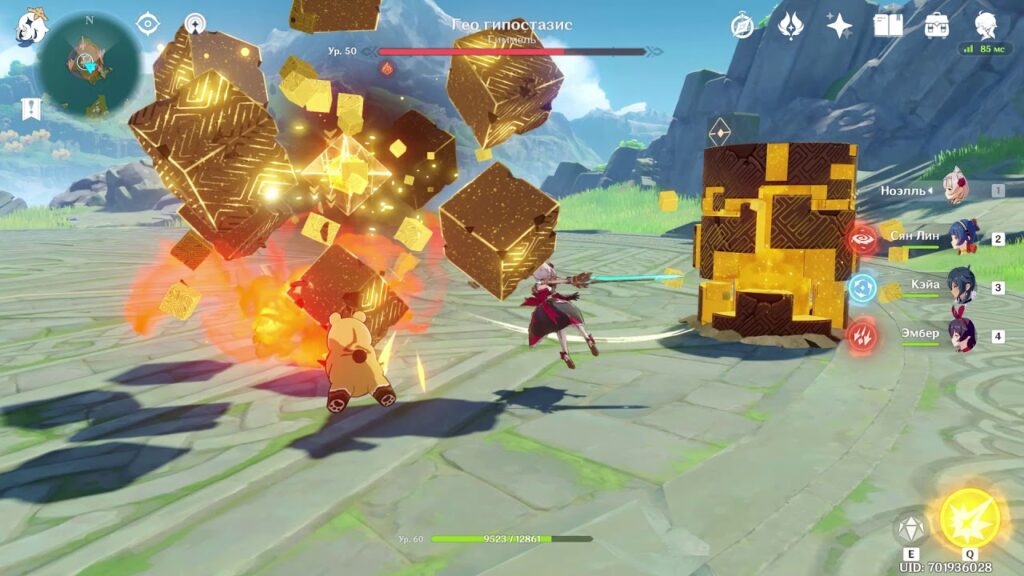
Task: Open the four-pointed star icon
Action: click(x=839, y=25)
